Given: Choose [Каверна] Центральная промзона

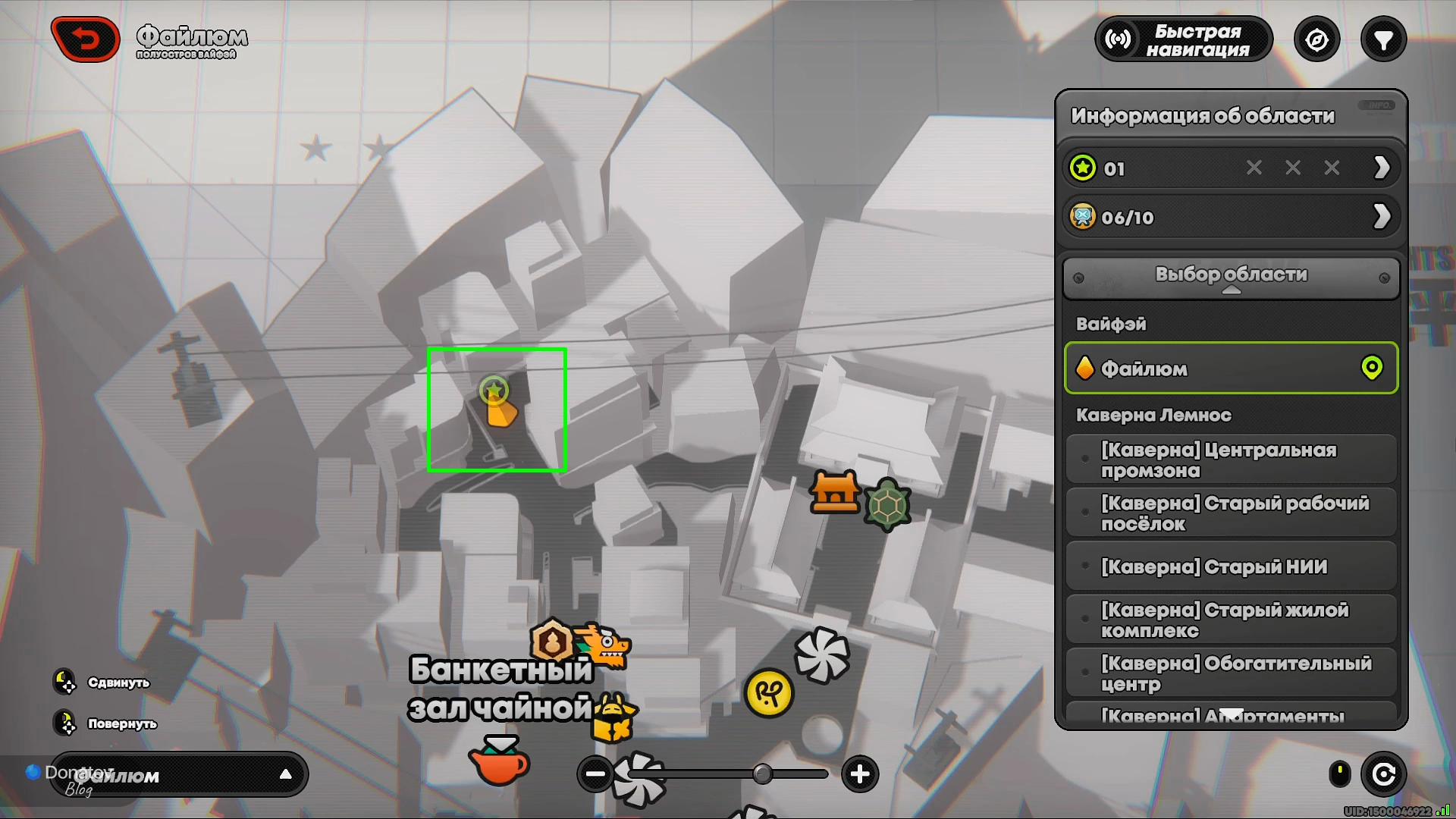Looking at the screenshot, I should [1231, 460].
